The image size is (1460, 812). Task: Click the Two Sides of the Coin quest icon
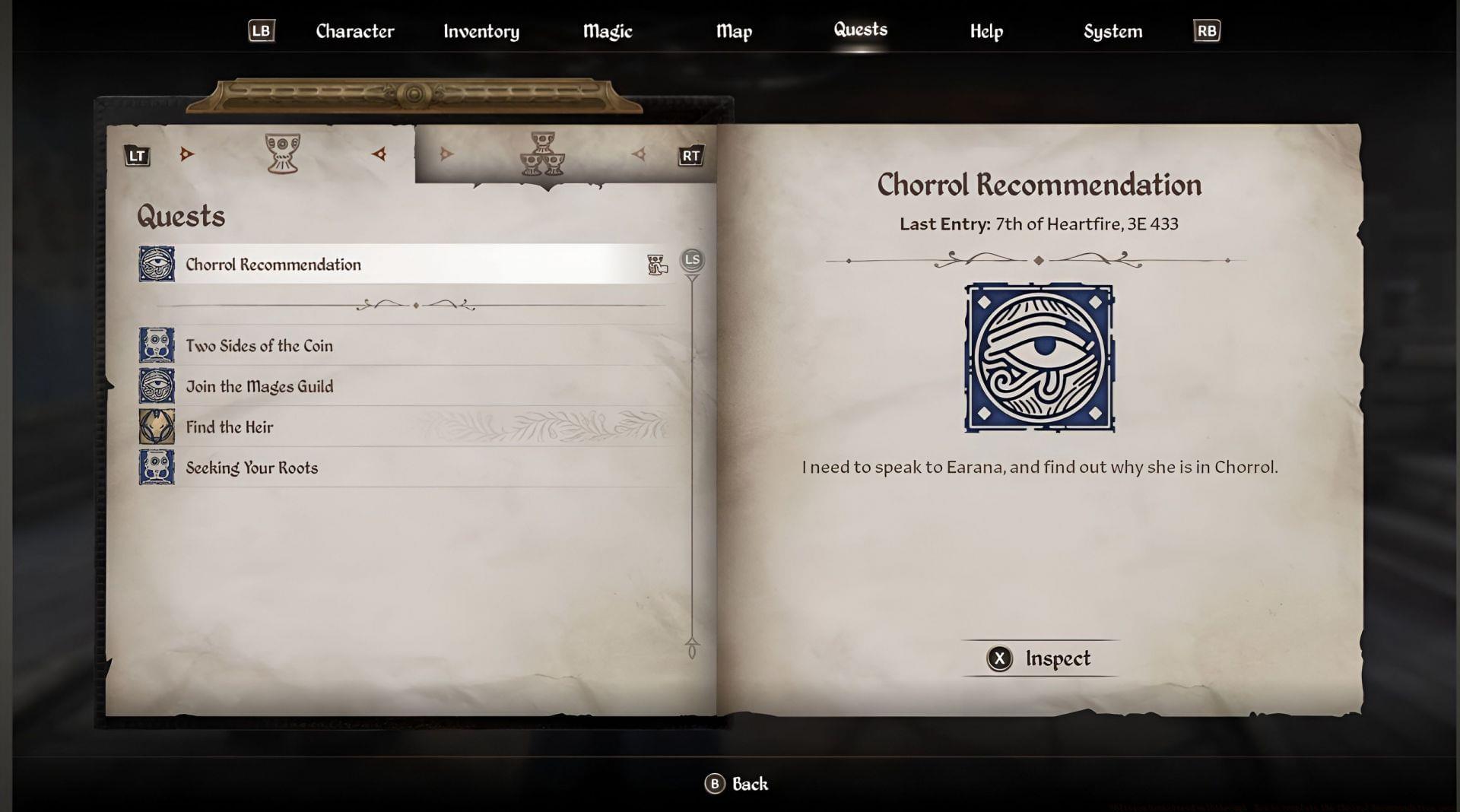pos(154,345)
